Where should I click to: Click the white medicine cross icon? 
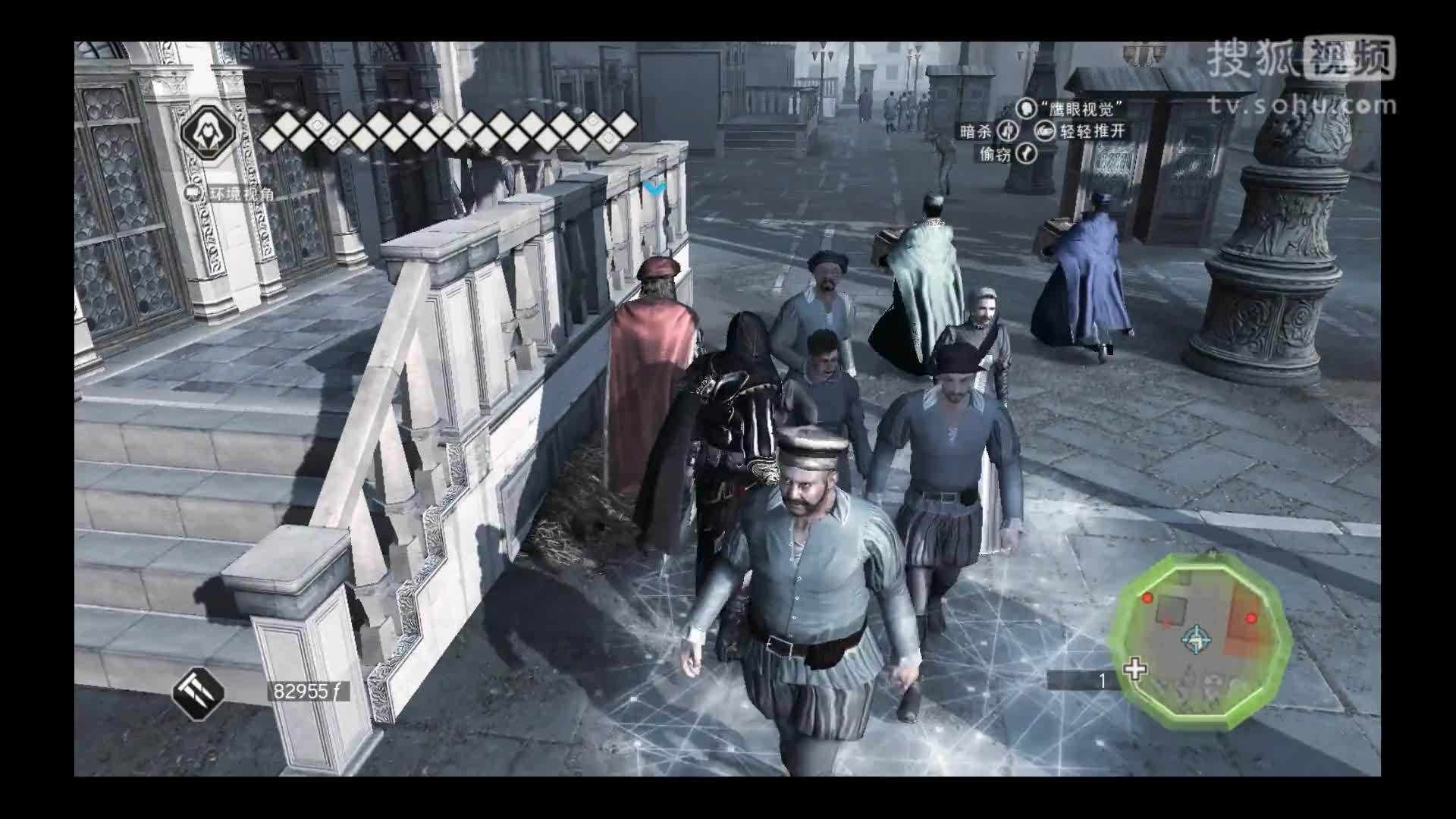[1134, 670]
